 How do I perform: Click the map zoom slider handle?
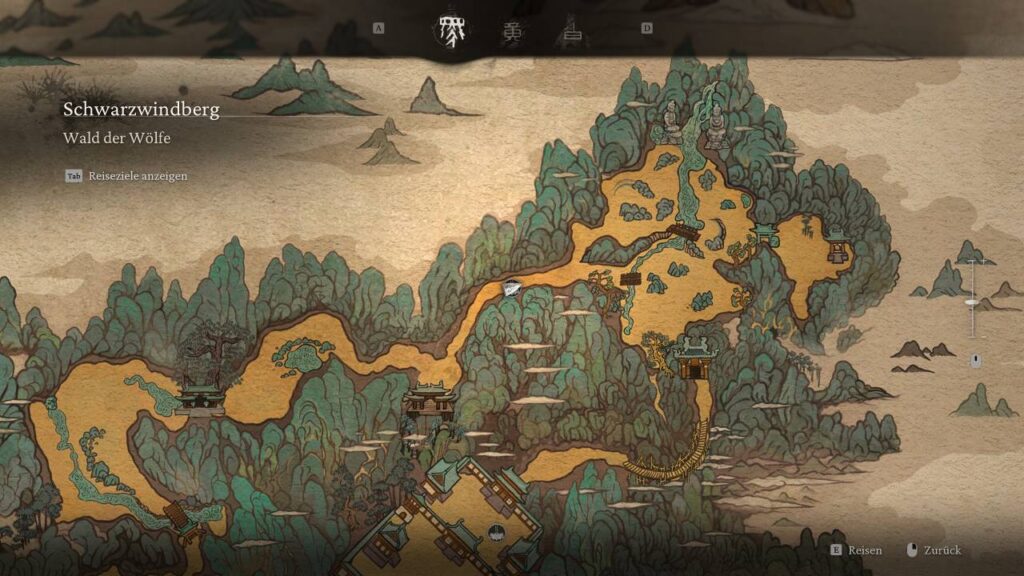click(969, 300)
